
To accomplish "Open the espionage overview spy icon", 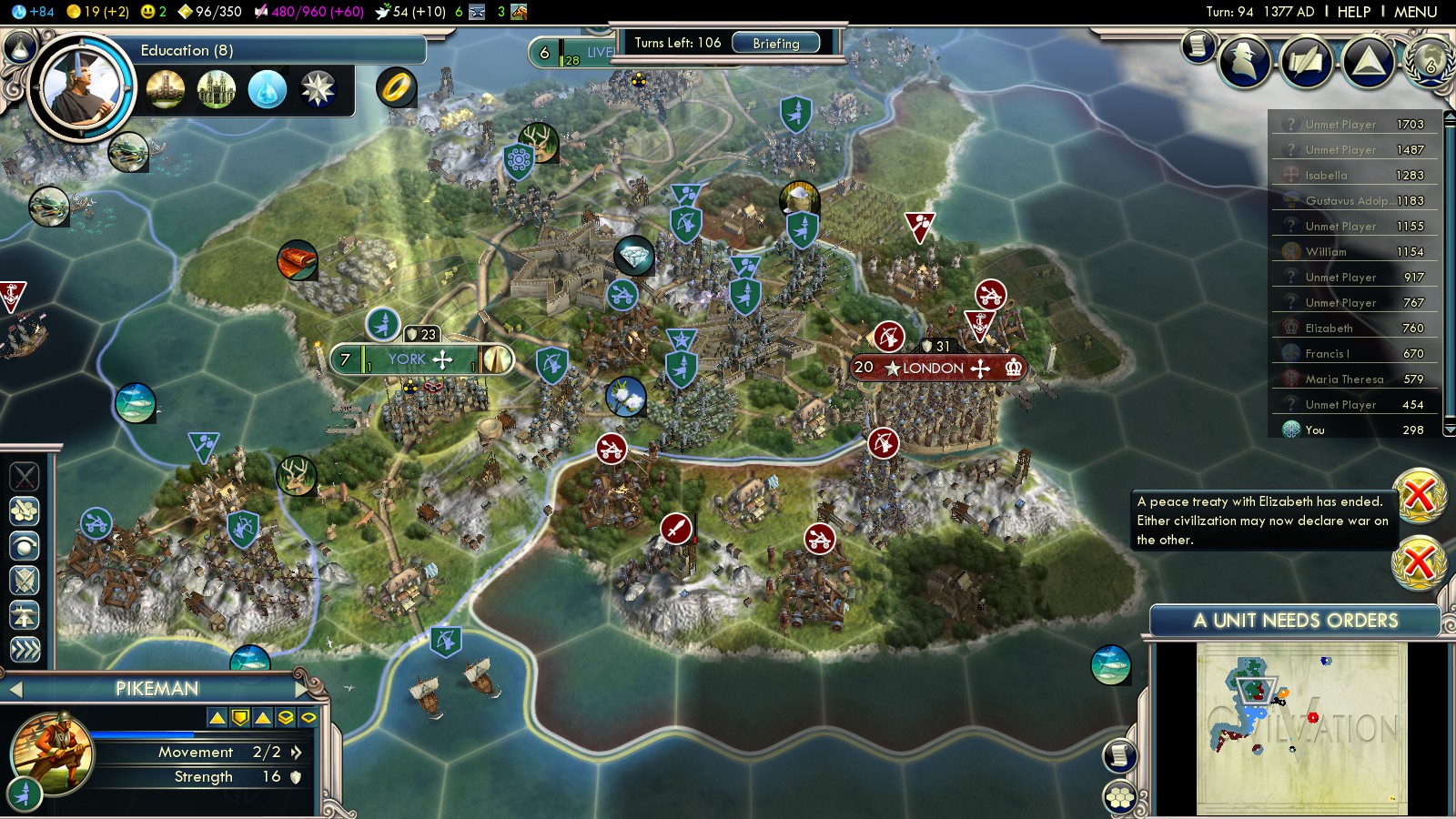I will 1244,62.
